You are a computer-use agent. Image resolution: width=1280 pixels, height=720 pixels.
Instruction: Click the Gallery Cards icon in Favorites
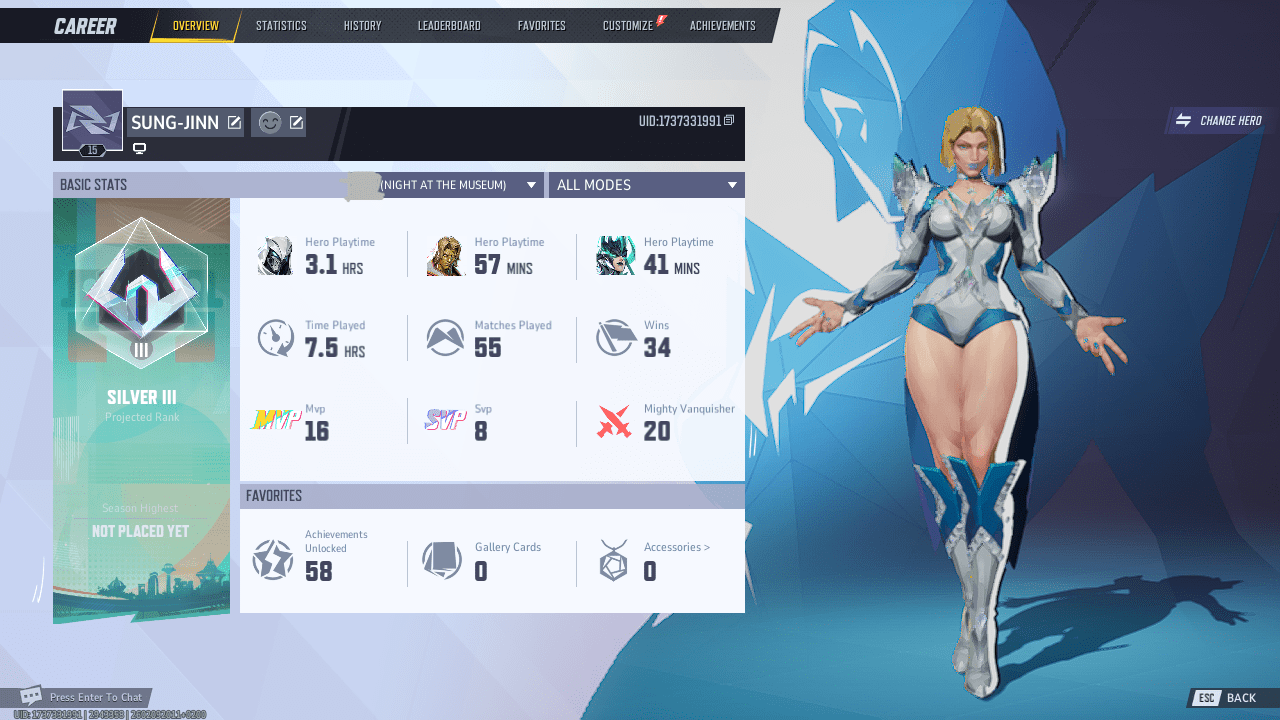(442, 561)
